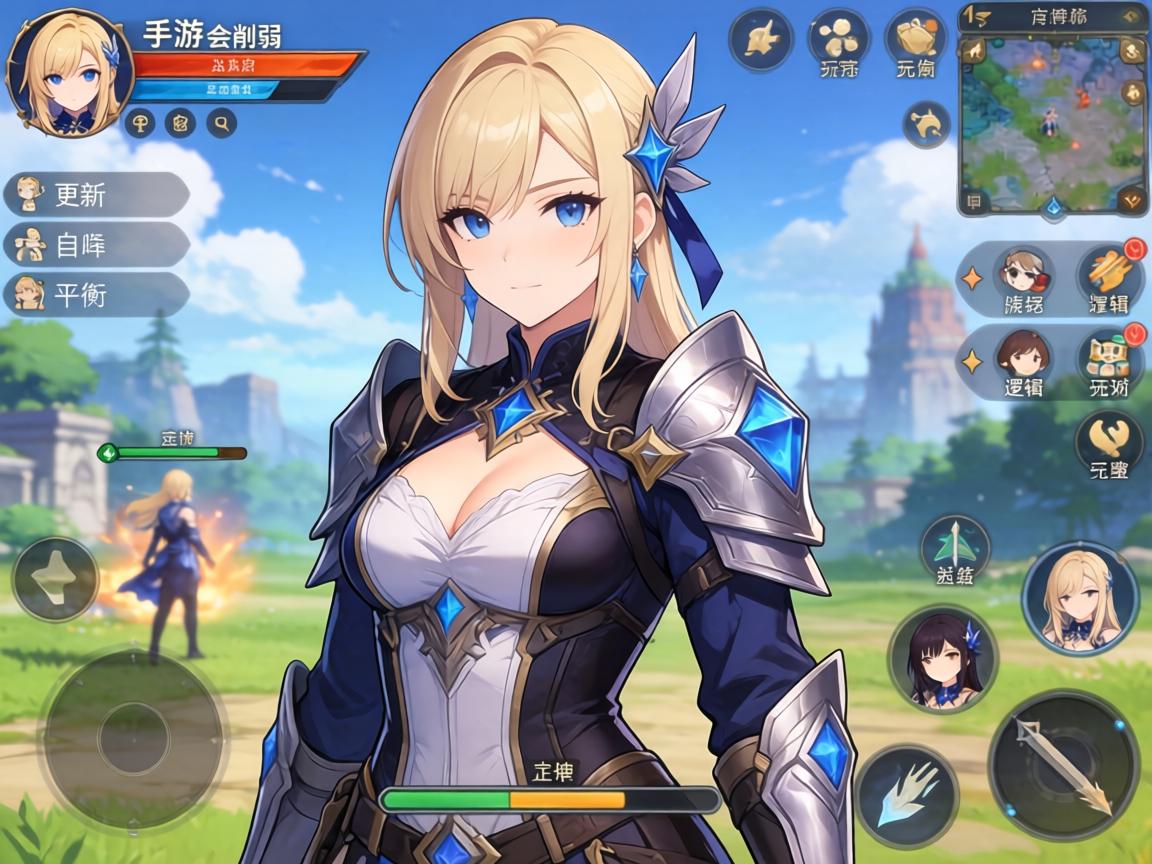Activate the green arrow skill
This screenshot has width=1152, height=864.
(x=955, y=545)
